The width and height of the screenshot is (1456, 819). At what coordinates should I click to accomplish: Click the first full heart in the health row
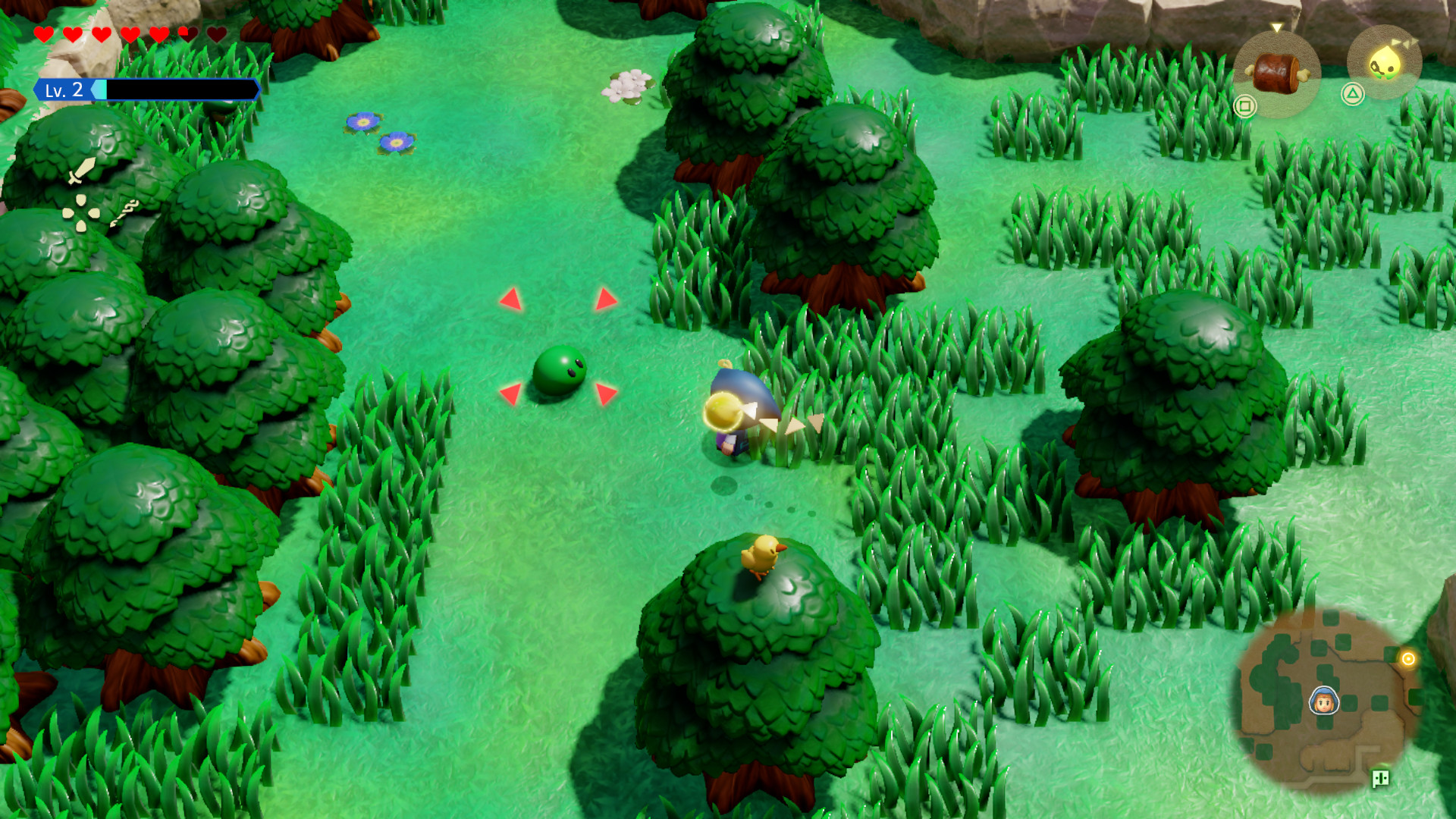click(43, 33)
